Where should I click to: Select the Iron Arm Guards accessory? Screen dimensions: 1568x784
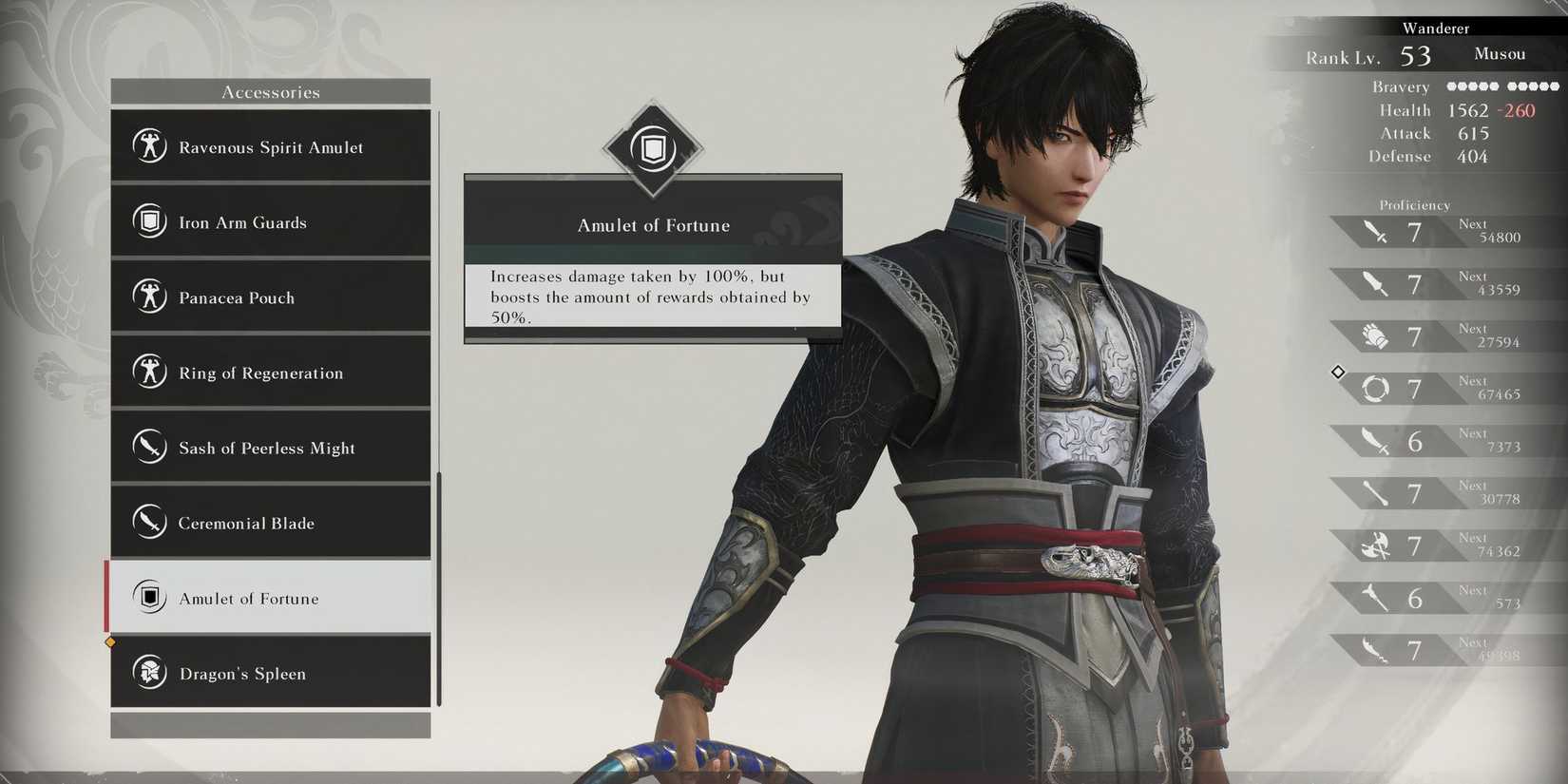(270, 222)
